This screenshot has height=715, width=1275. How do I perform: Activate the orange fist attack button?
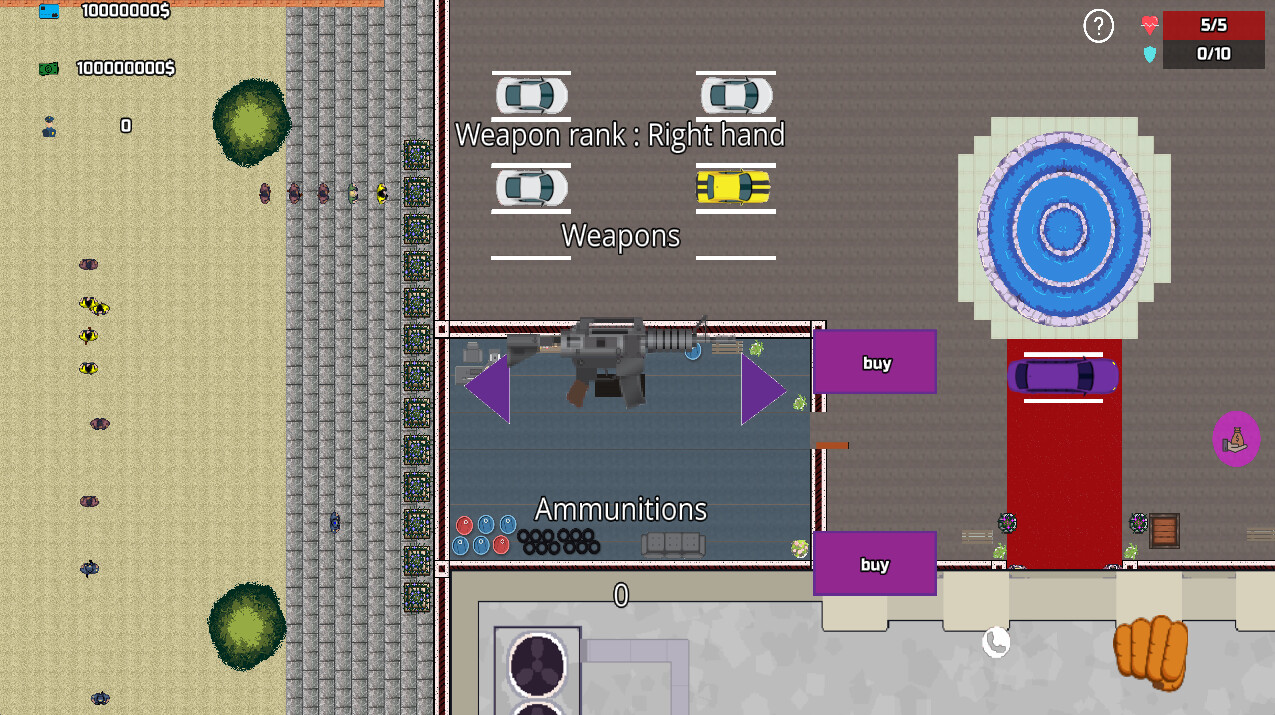click(1152, 651)
